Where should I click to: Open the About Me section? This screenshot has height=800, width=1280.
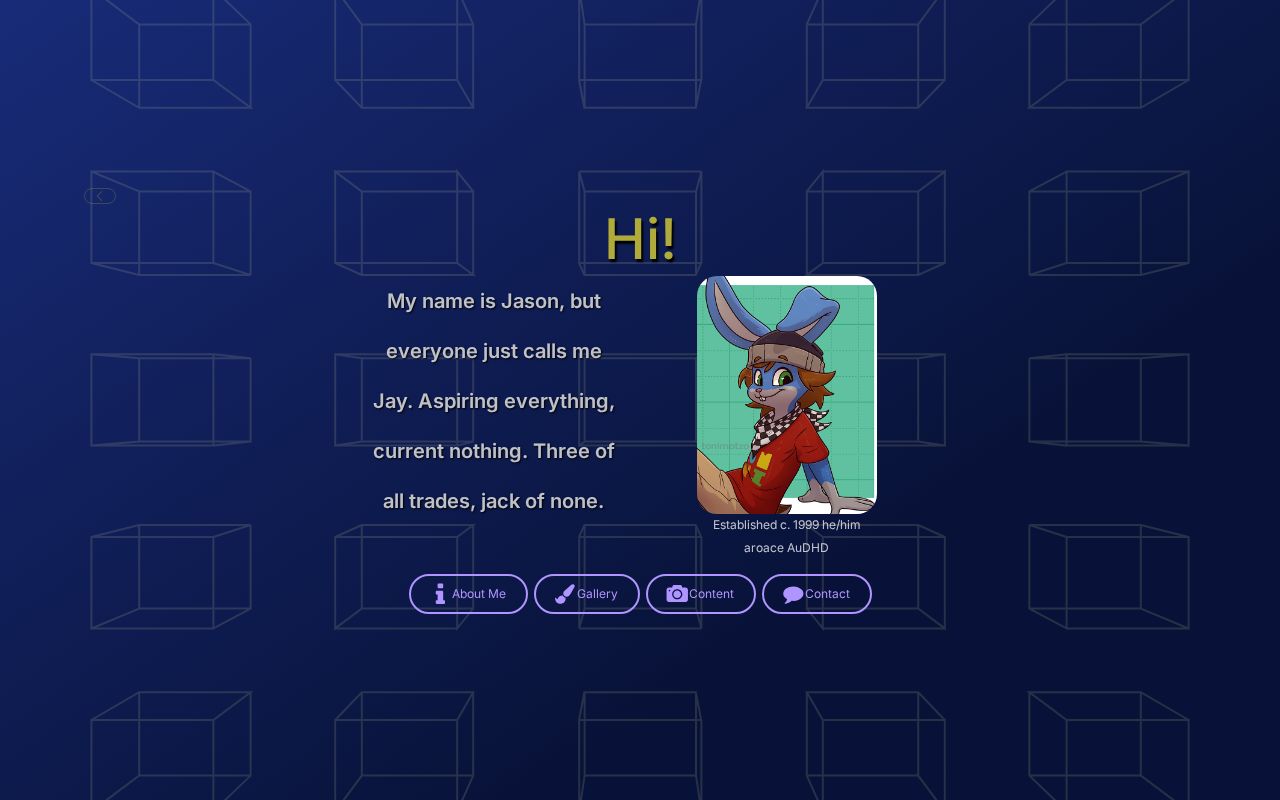(x=468, y=593)
